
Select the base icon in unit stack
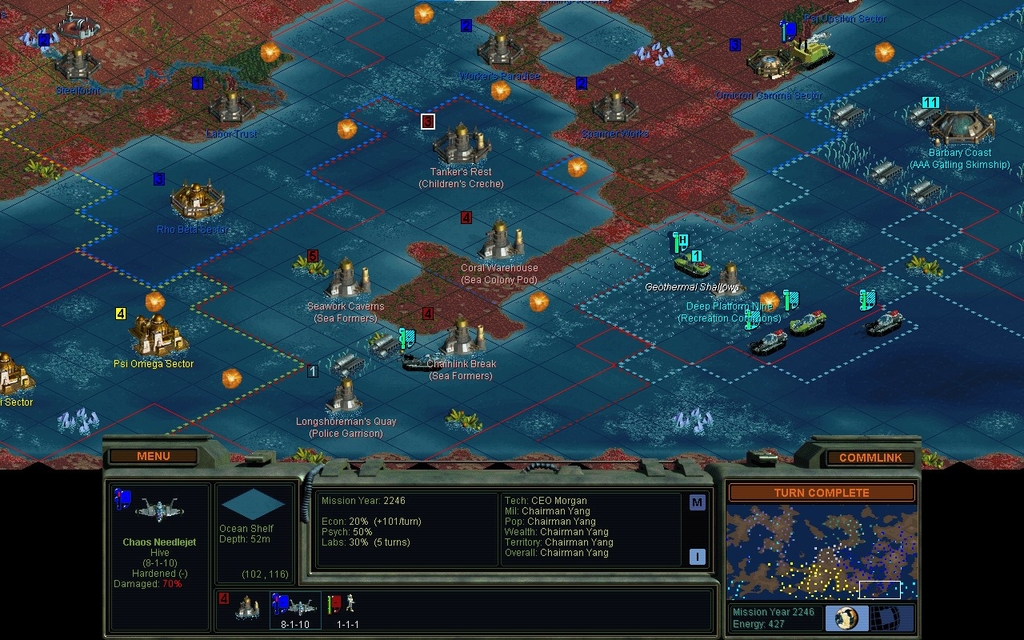point(246,606)
